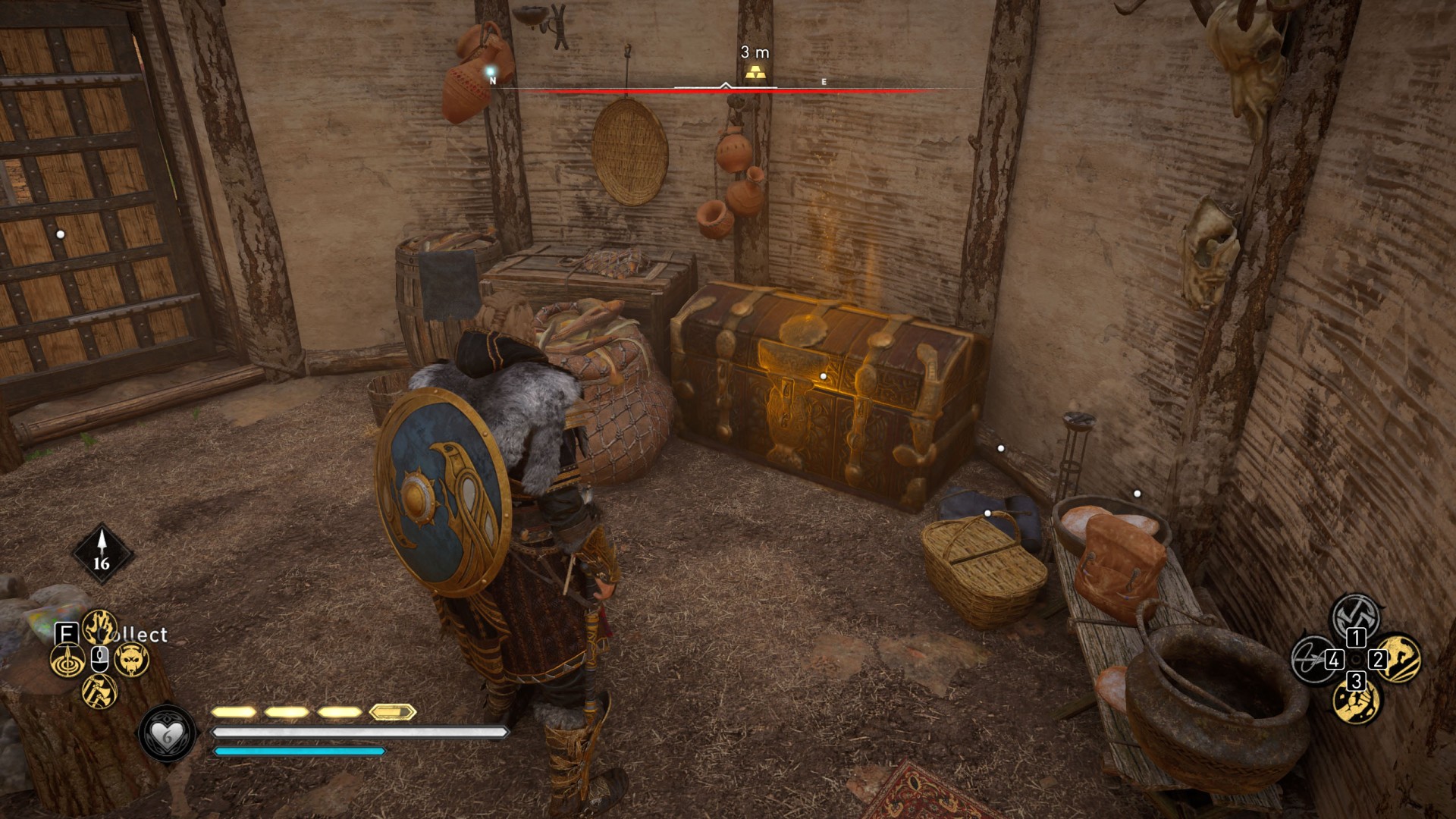The image size is (1456, 819).
Task: Select the arrow quiver ammo icon
Action: click(102, 552)
